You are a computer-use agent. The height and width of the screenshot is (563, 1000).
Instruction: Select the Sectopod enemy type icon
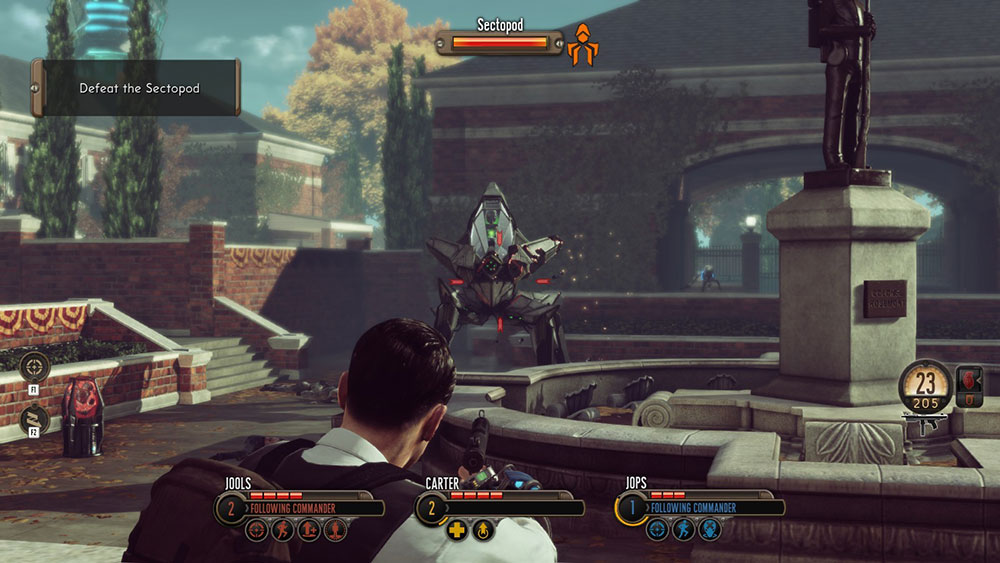tap(584, 43)
